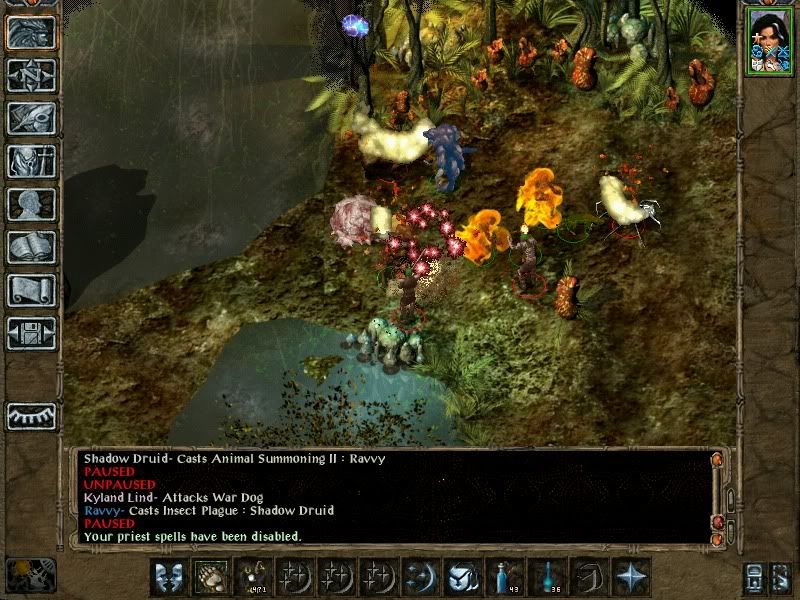Use the teal flask with 36 charges
This screenshot has height=600, width=800.
tap(547, 577)
